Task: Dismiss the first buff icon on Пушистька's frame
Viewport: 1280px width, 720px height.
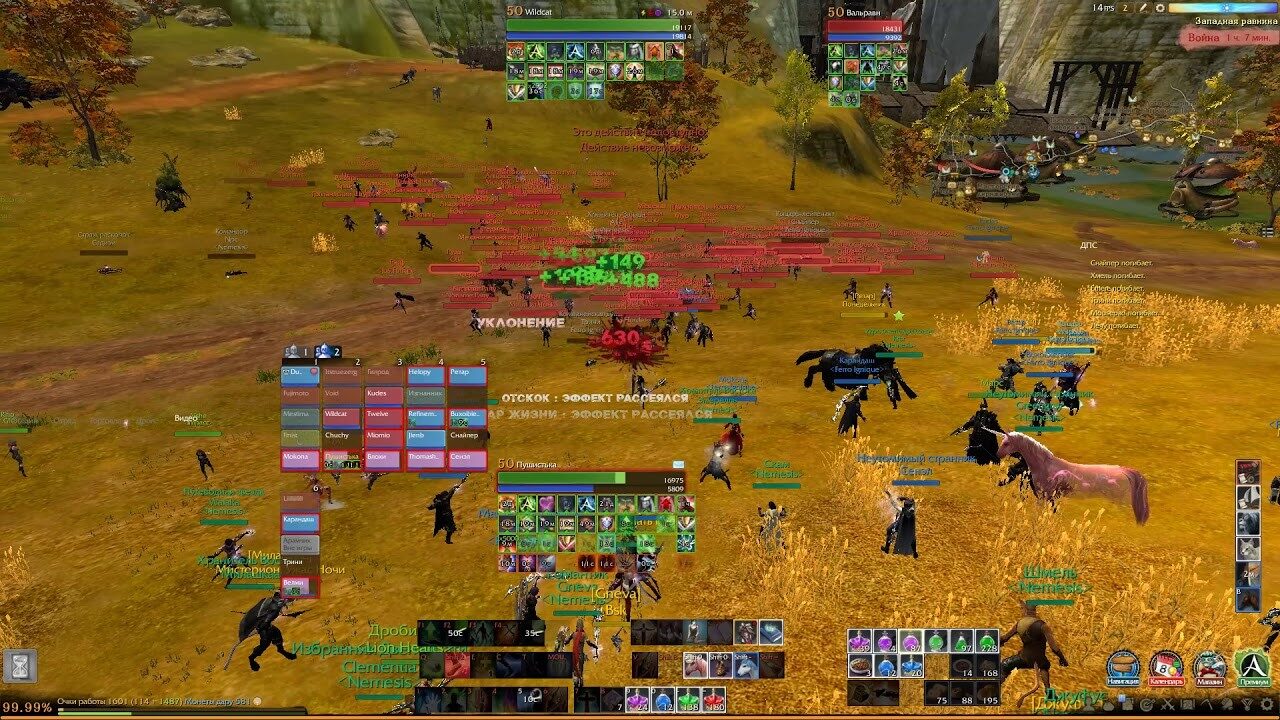Action: point(506,504)
